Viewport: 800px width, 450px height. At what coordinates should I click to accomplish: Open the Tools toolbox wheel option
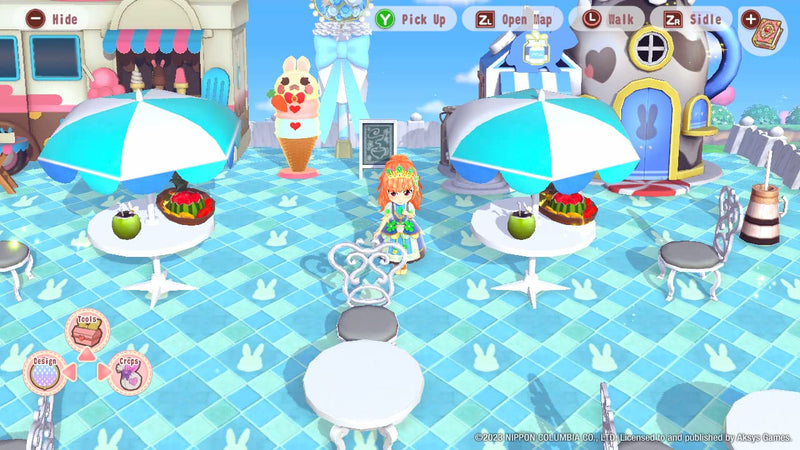87,329
